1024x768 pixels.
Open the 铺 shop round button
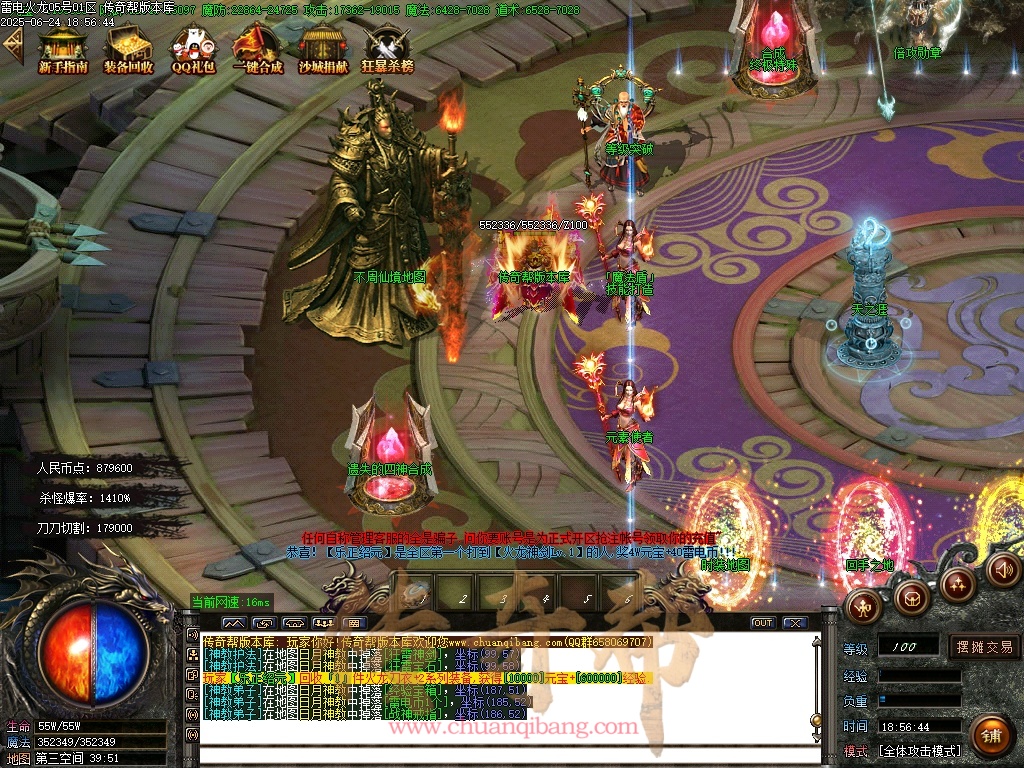point(990,736)
